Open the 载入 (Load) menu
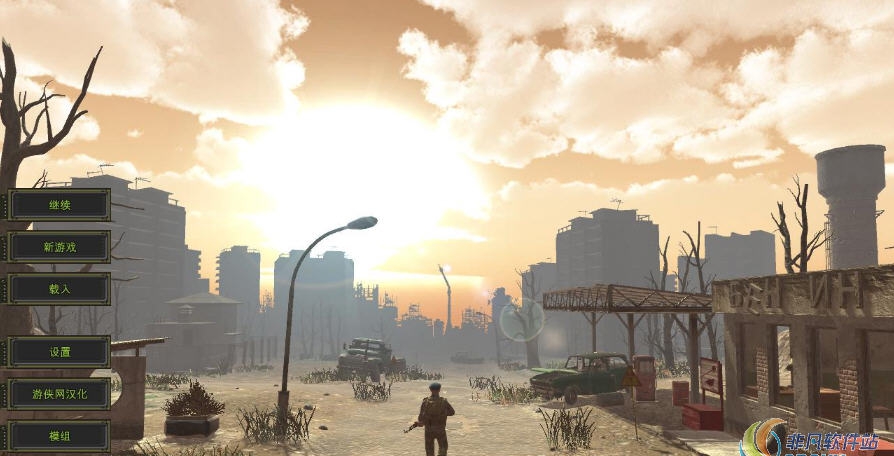This screenshot has width=894, height=456. (59, 289)
